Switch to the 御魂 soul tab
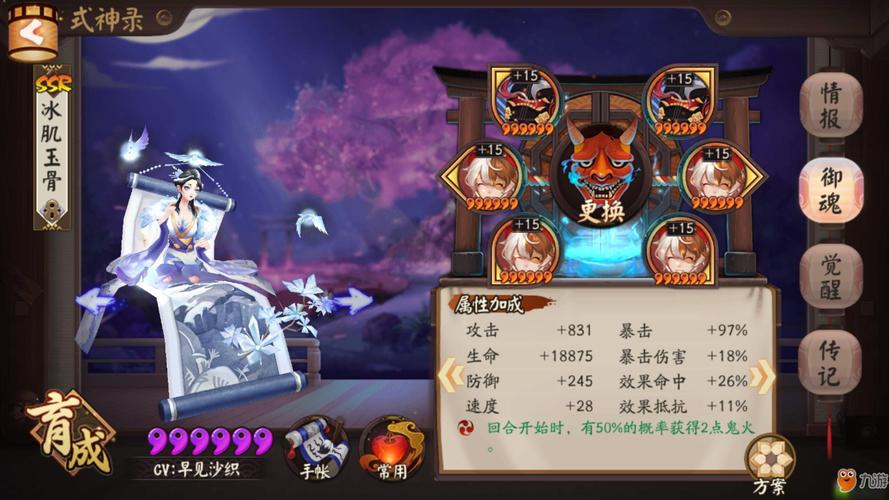This screenshot has height=500, width=889. pyautogui.click(x=830, y=190)
